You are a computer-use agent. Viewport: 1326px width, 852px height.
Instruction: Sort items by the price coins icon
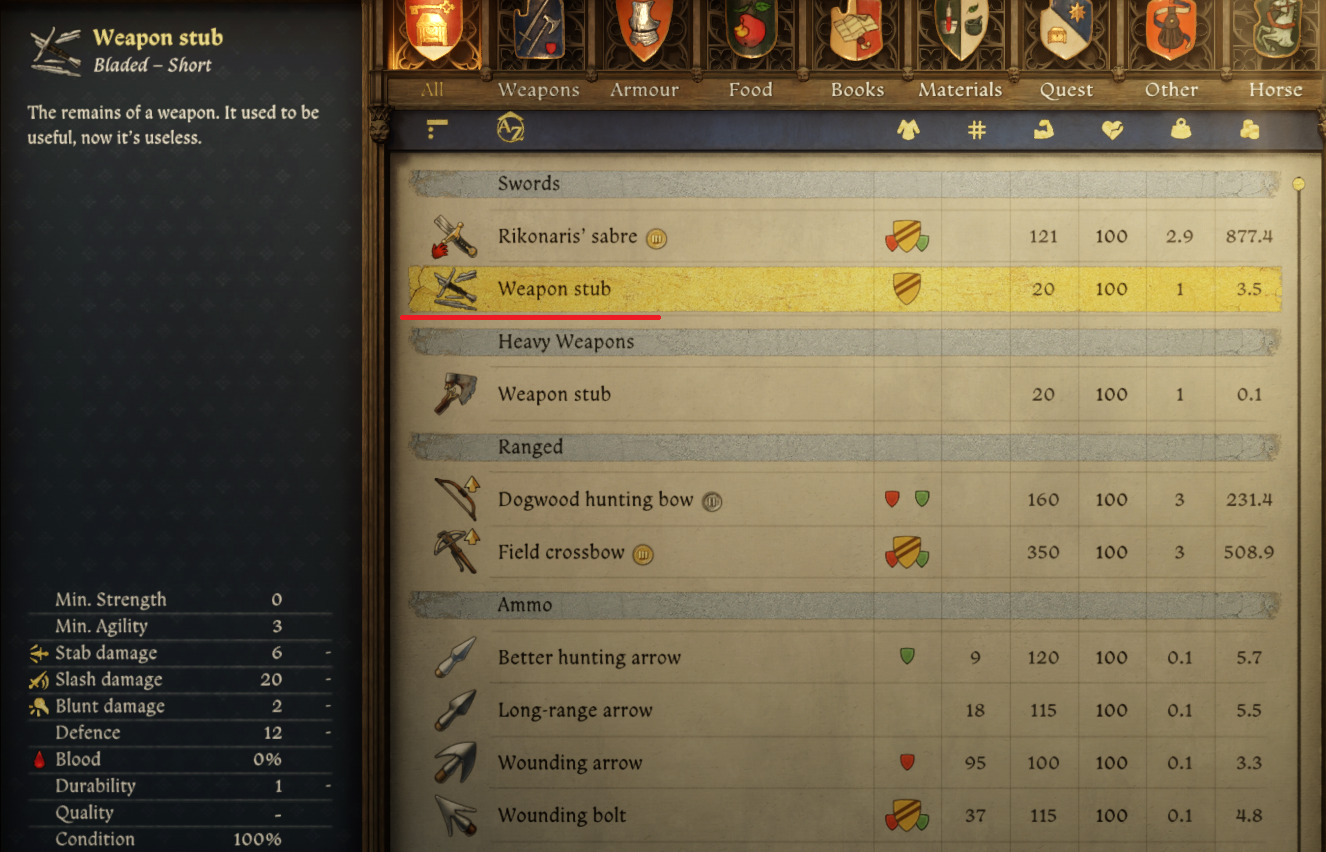pos(1248,129)
